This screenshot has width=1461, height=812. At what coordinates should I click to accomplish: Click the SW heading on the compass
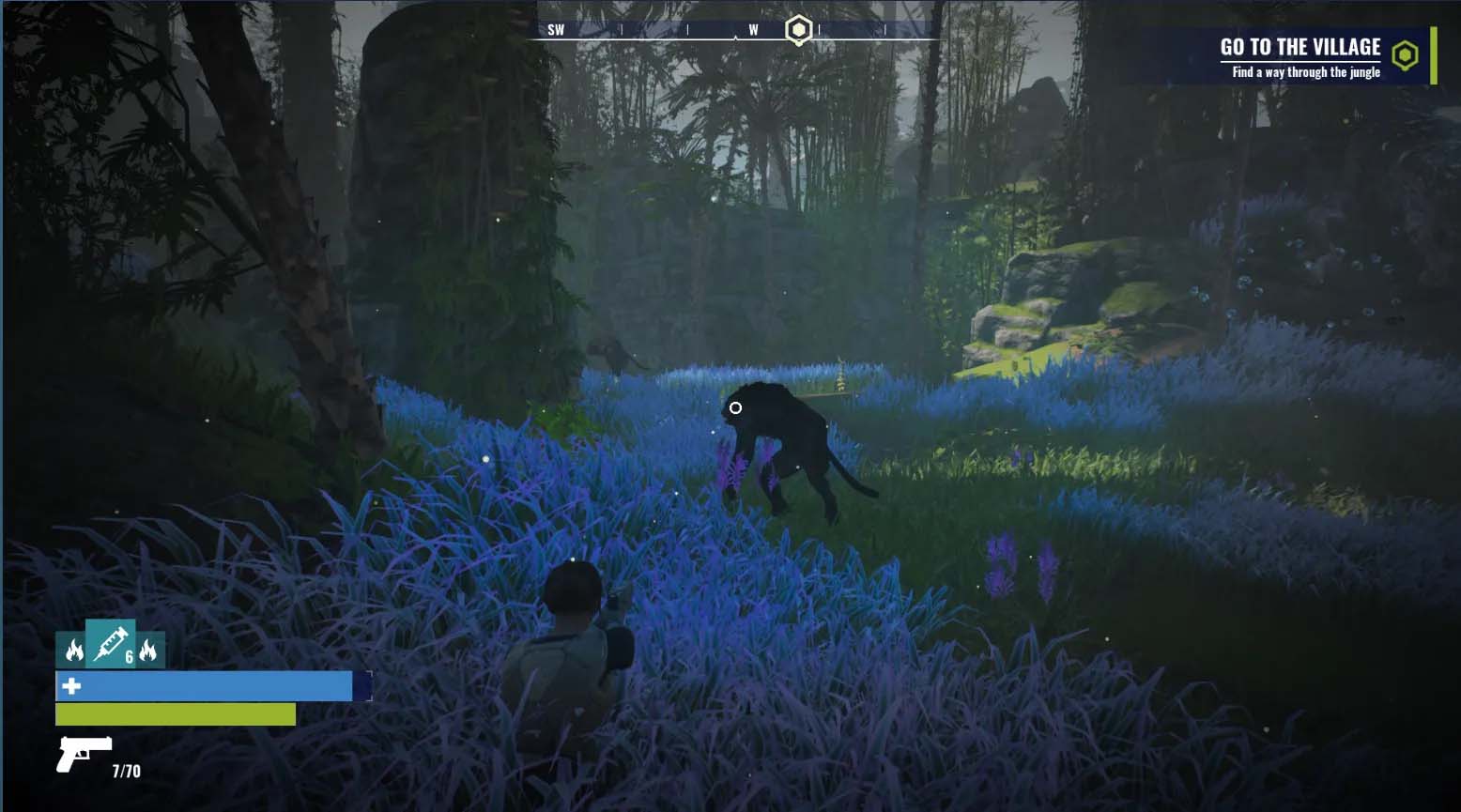556,30
